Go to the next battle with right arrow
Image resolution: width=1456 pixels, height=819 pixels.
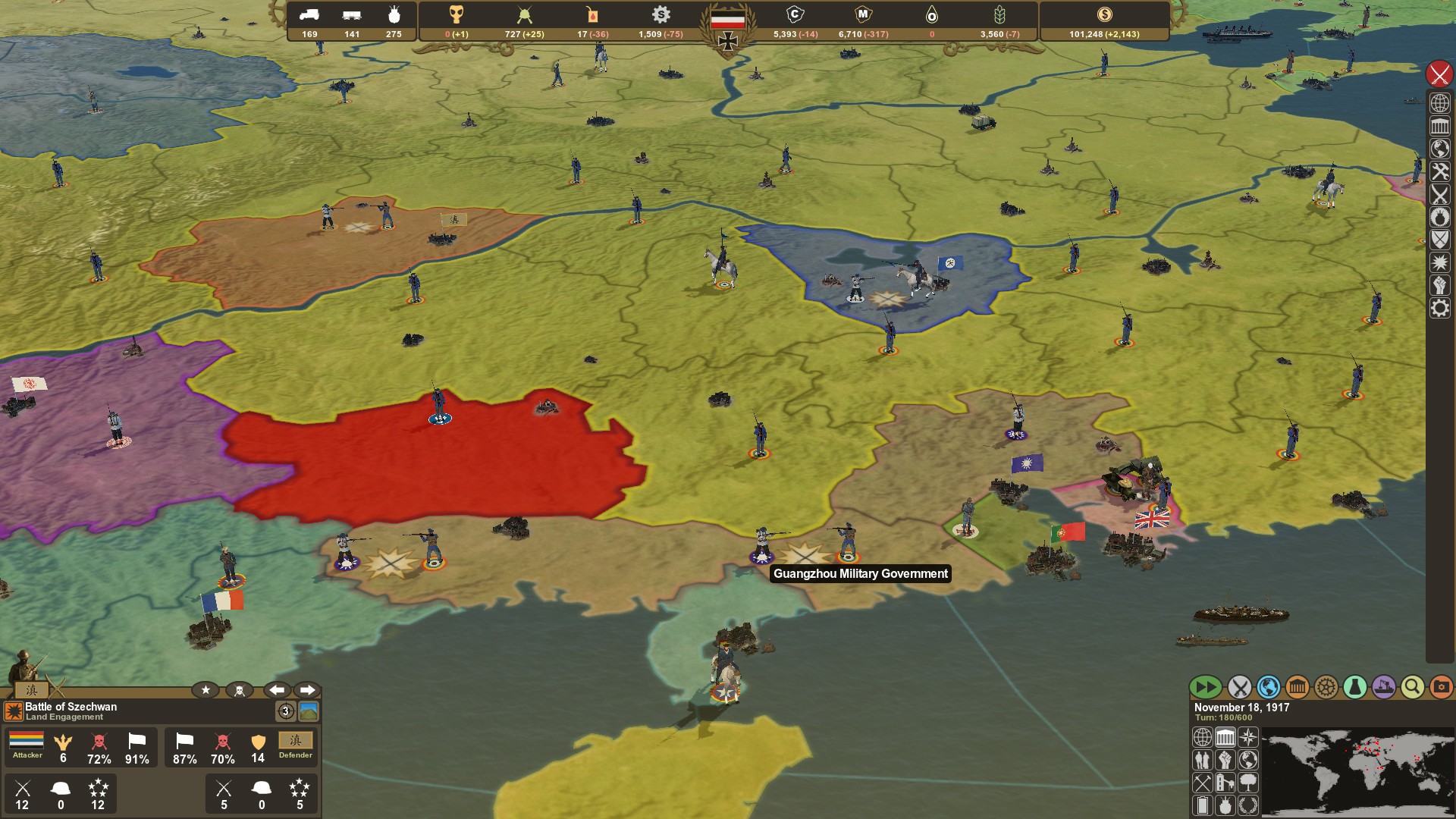[307, 690]
